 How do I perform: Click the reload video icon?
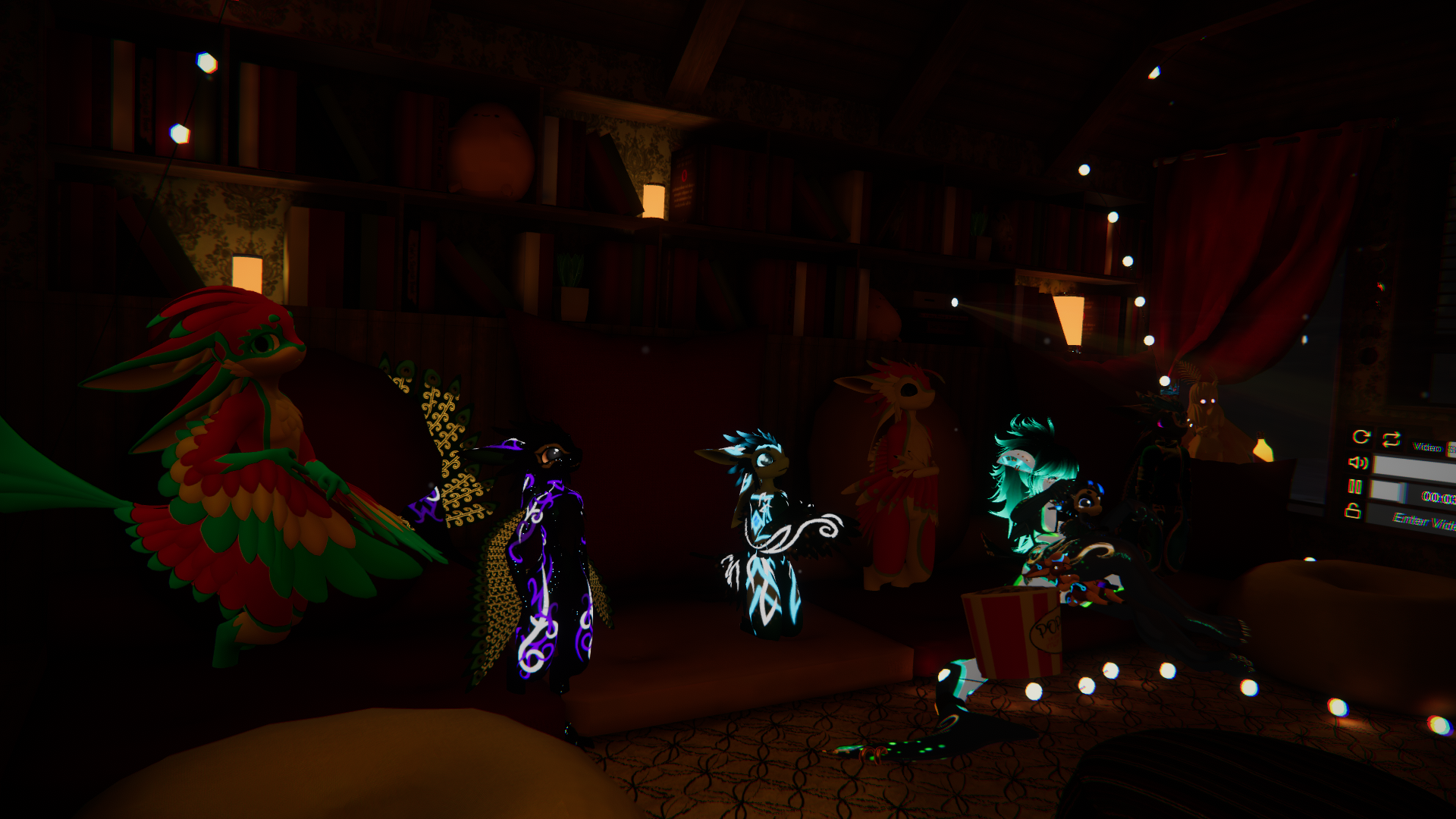click(x=1361, y=437)
